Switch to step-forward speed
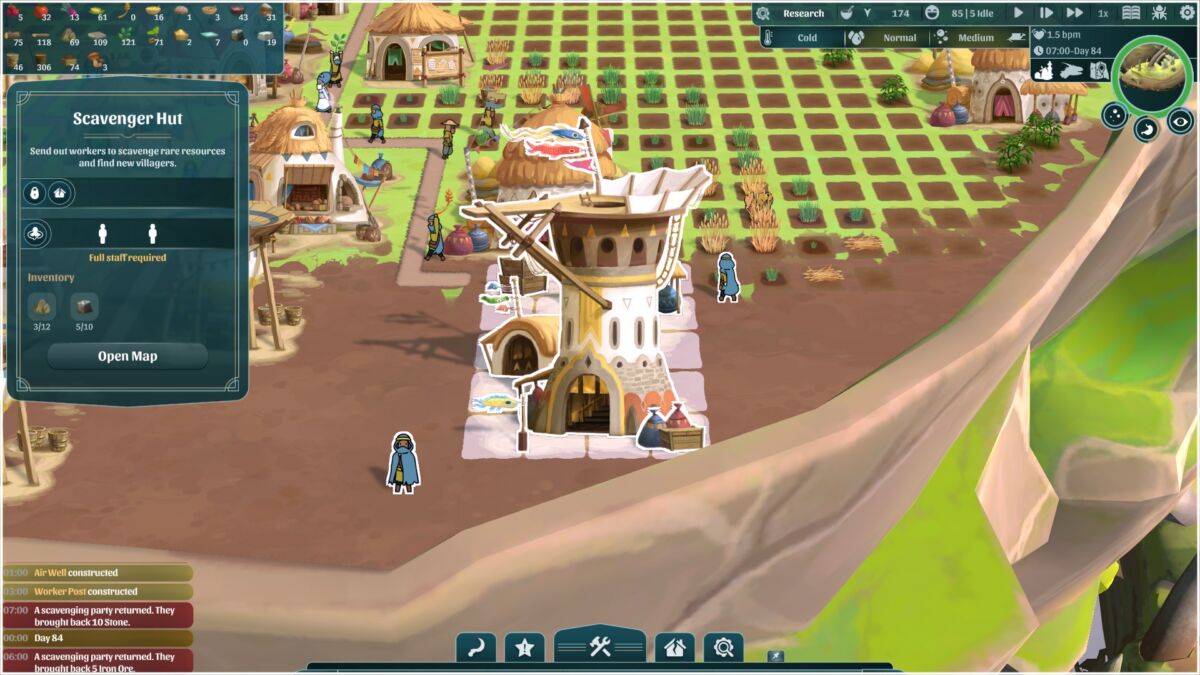 (x=1046, y=13)
